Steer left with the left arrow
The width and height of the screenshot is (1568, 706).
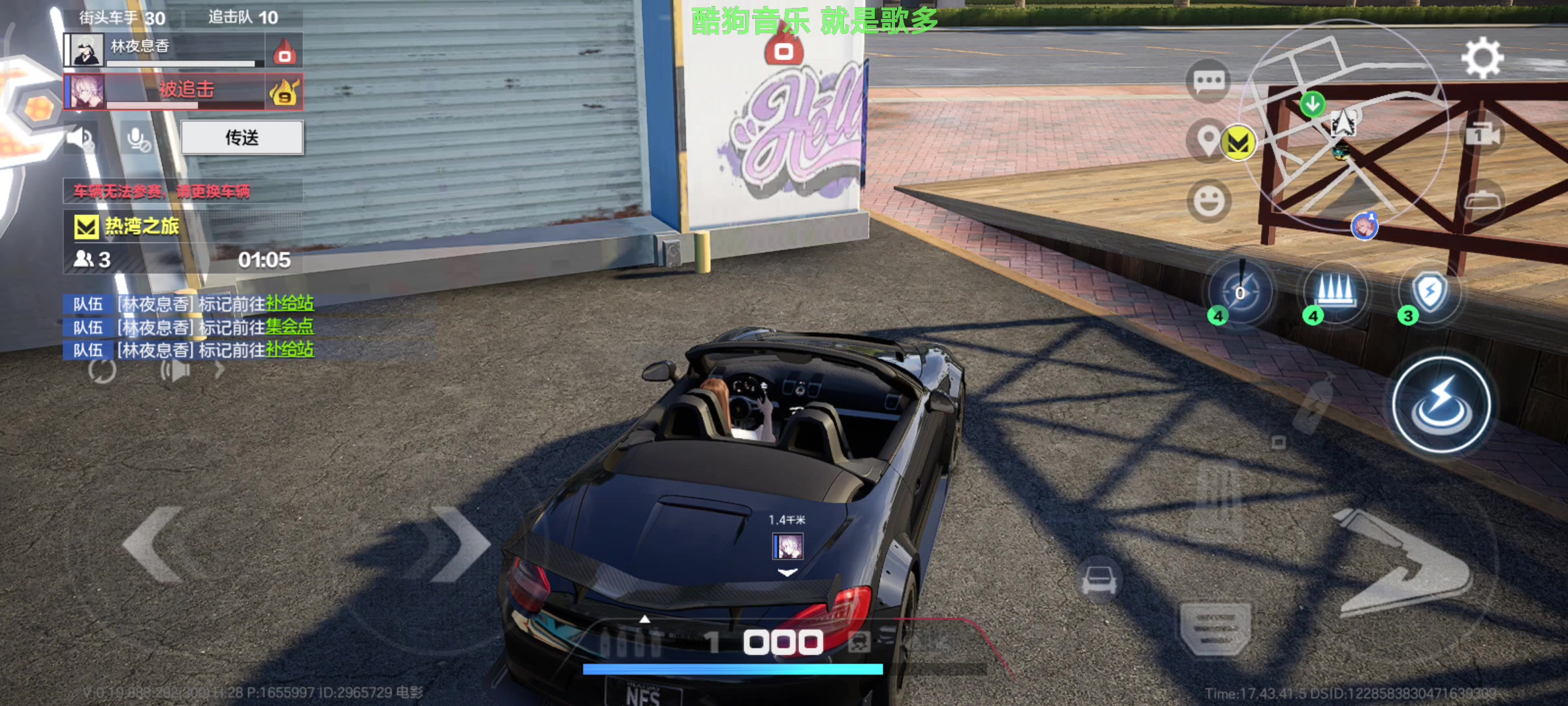coord(154,544)
